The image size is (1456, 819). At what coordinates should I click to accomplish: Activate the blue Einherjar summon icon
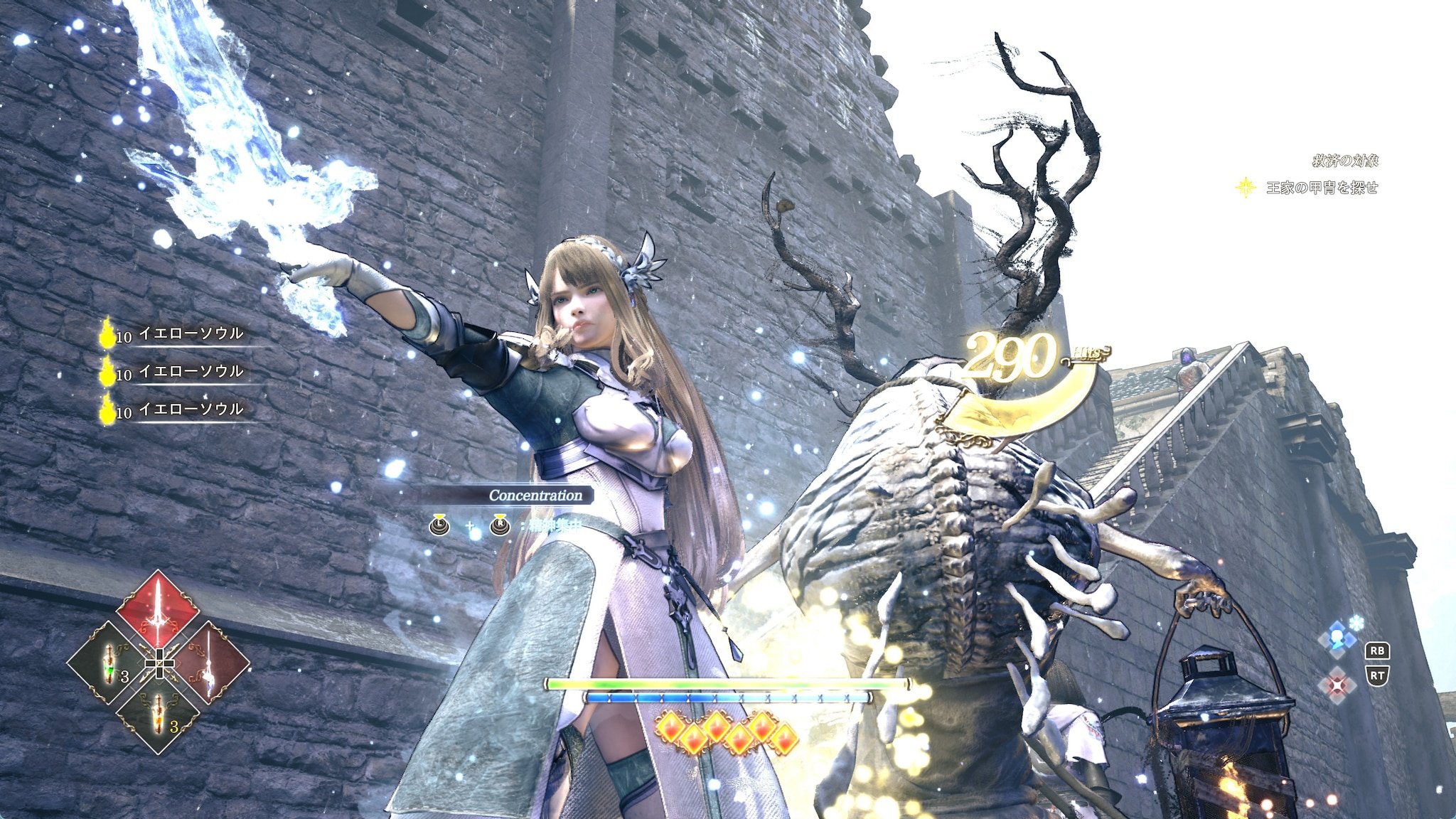[x=1337, y=637]
